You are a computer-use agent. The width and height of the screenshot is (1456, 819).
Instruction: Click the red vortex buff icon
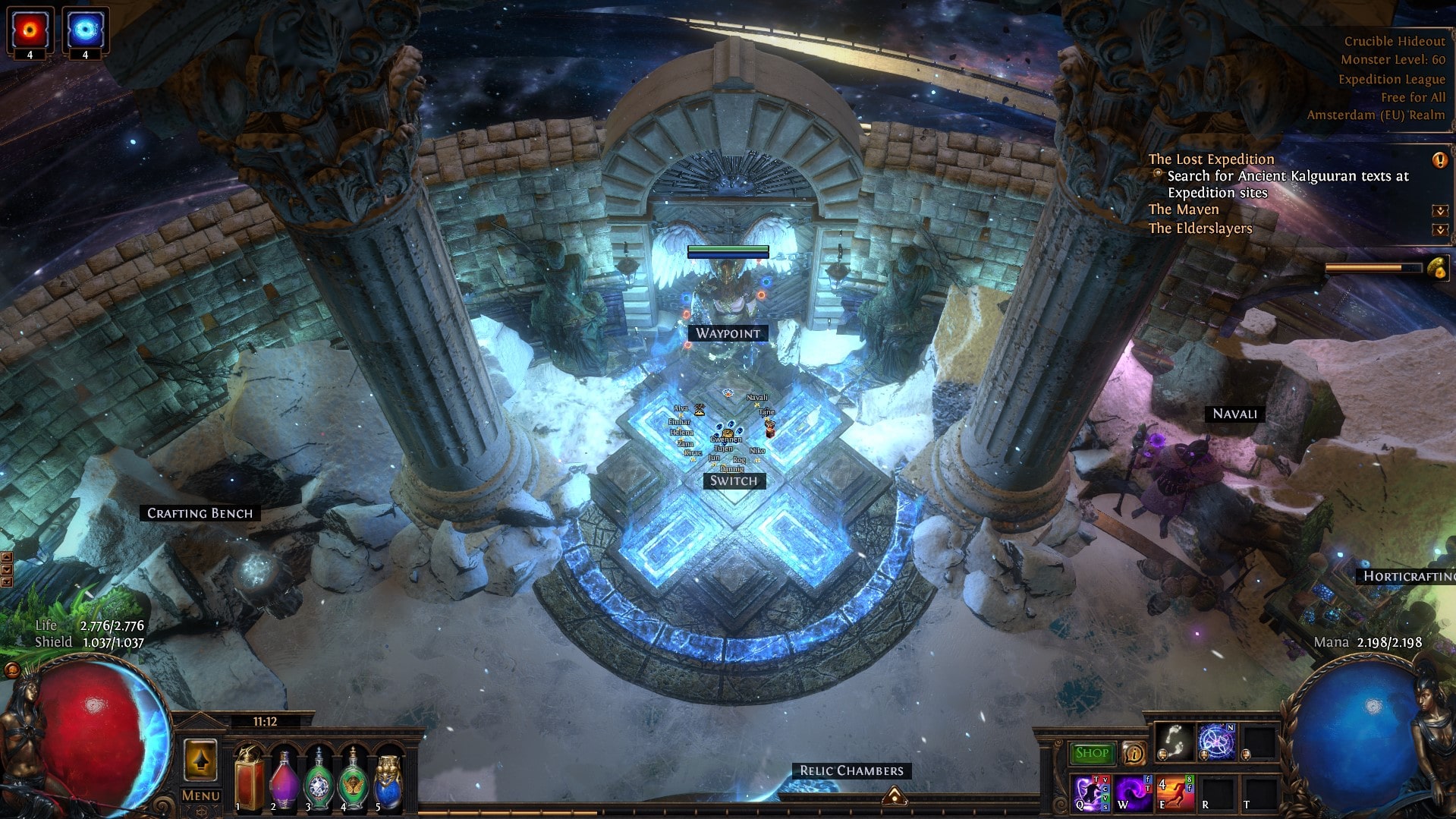30,30
